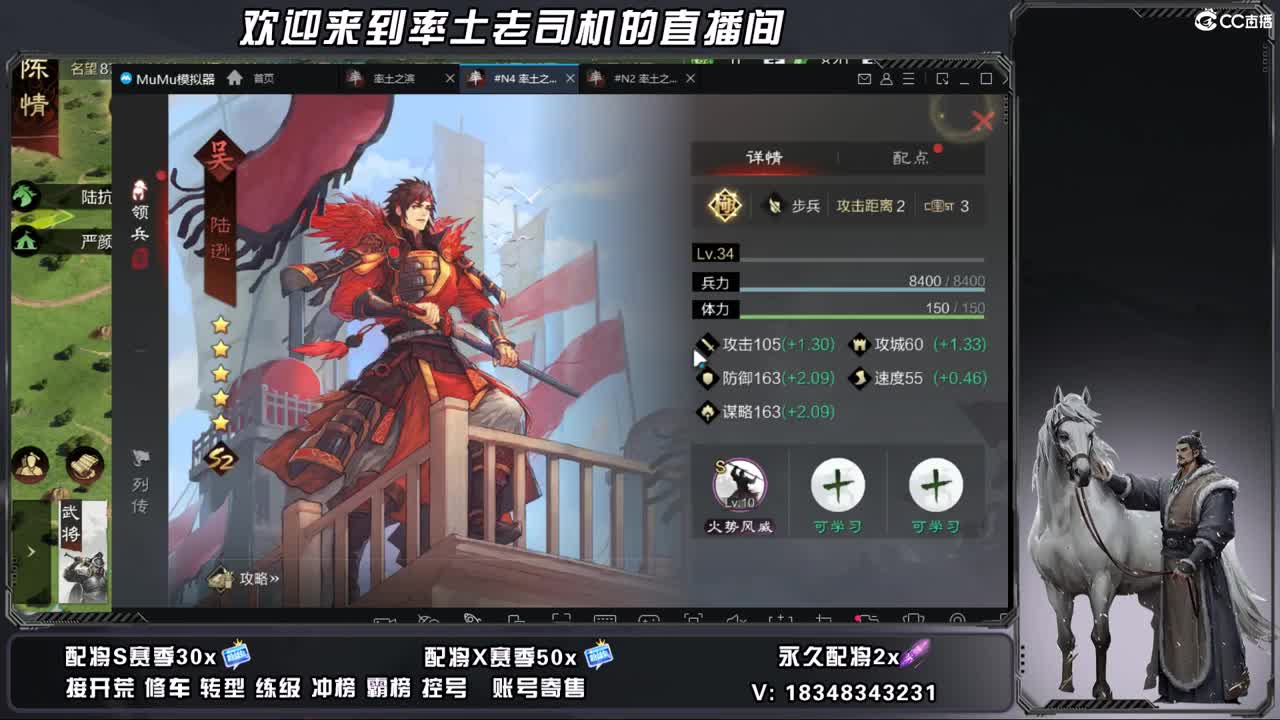
Task: Select the cavalry horse icon on left sidebar
Action: pyautogui.click(x=24, y=197)
